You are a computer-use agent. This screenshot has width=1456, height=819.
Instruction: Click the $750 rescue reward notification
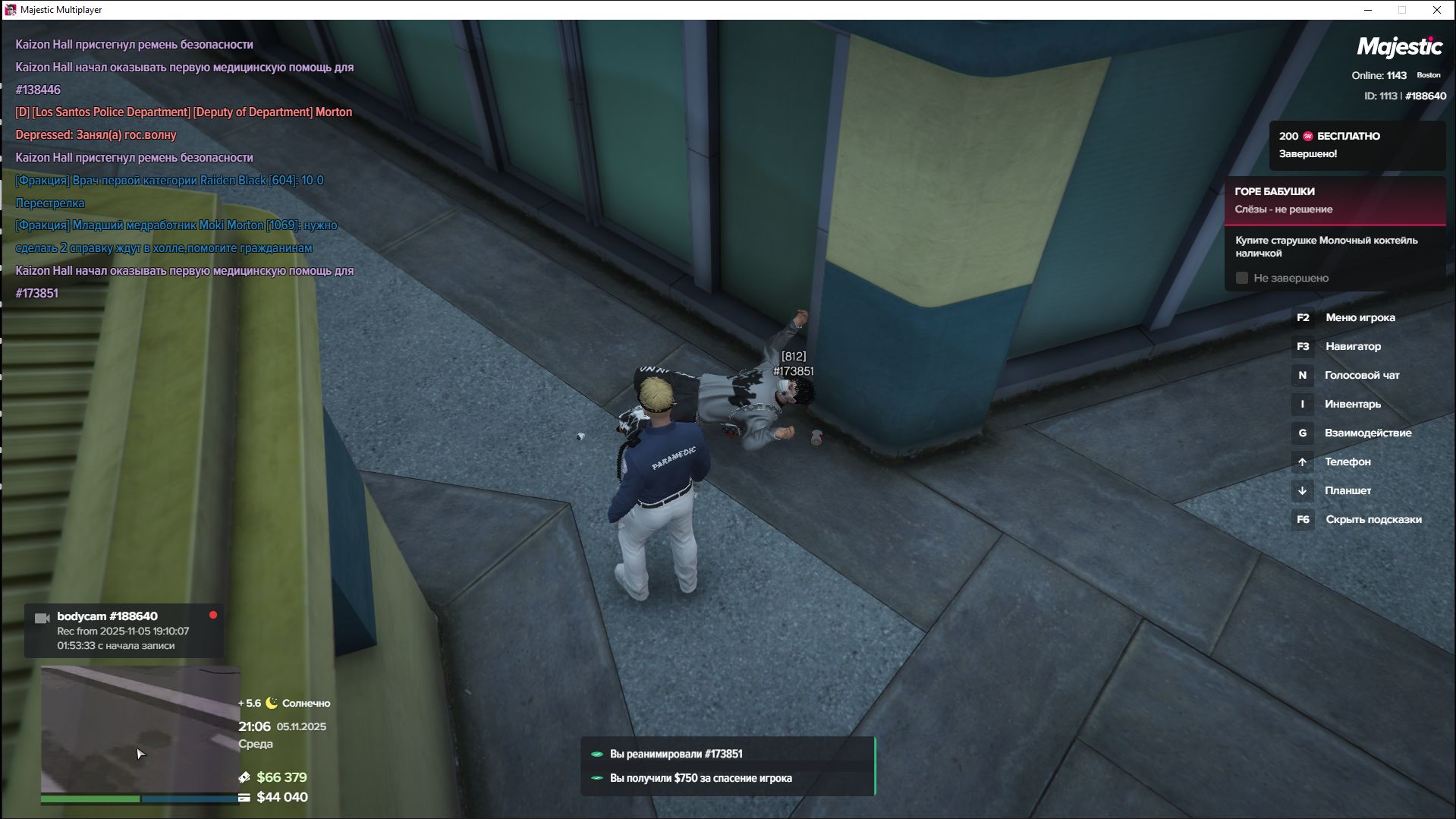727,778
